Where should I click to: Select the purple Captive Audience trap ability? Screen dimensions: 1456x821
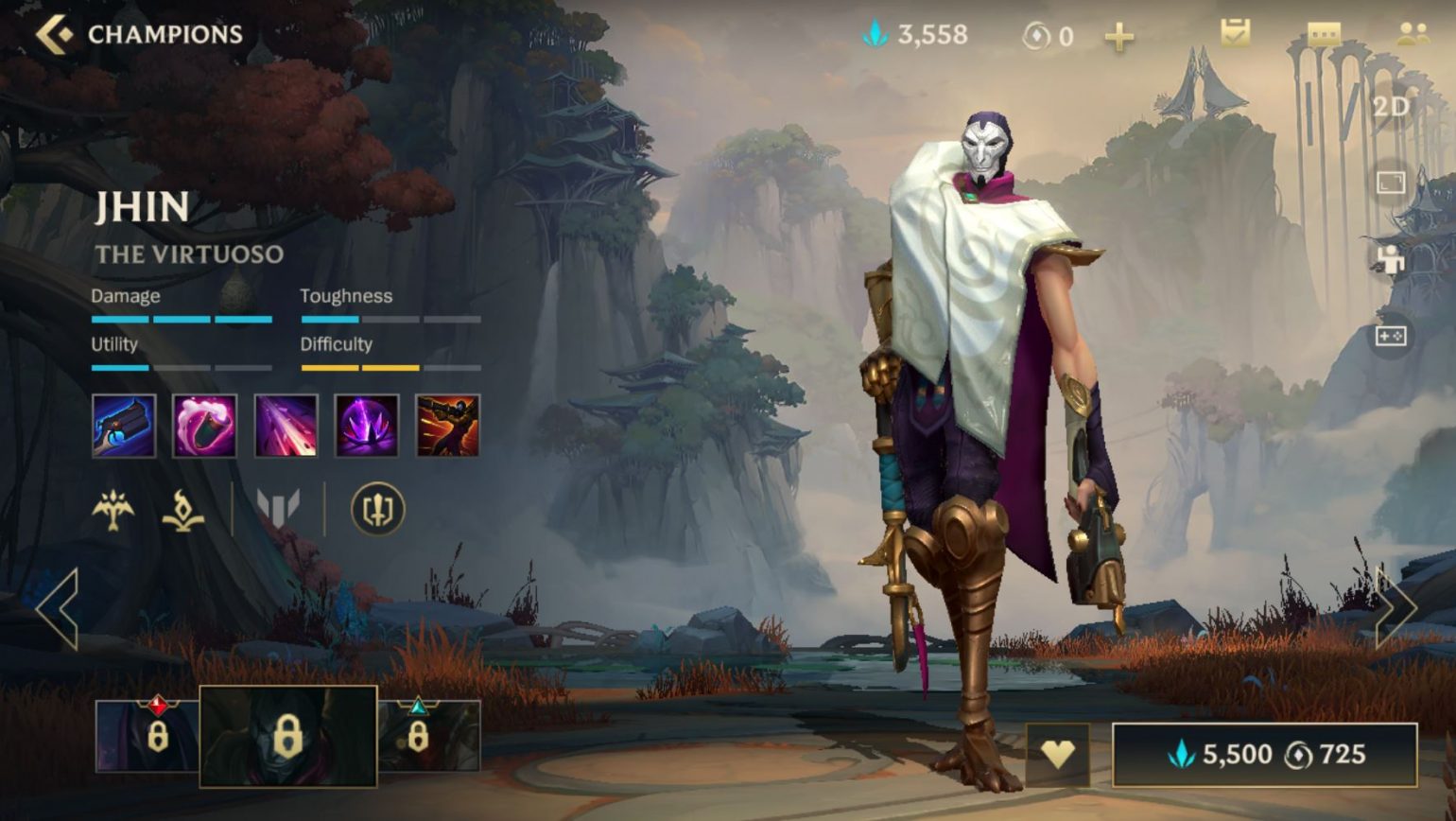[367, 426]
